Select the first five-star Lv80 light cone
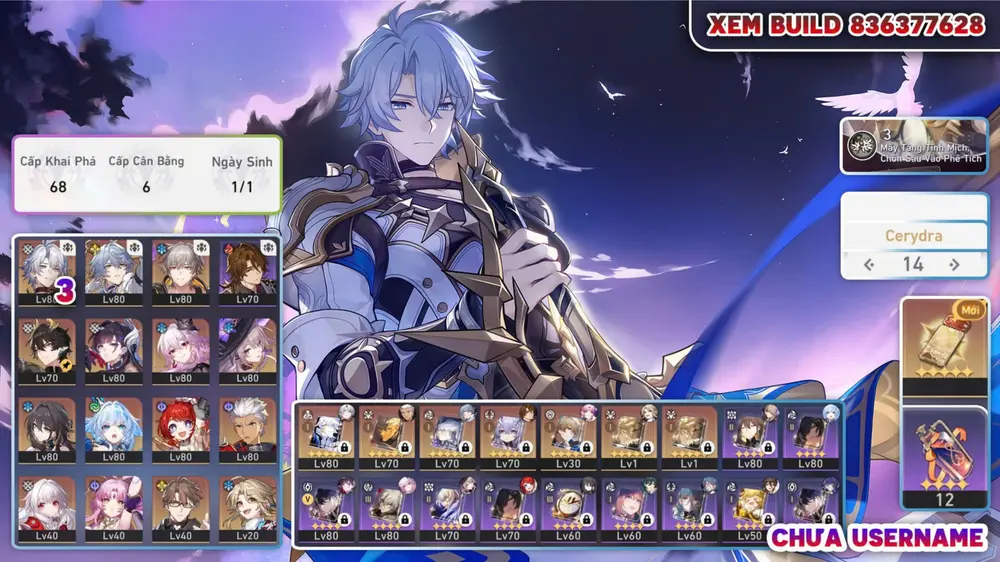1000x562 pixels. coord(327,432)
